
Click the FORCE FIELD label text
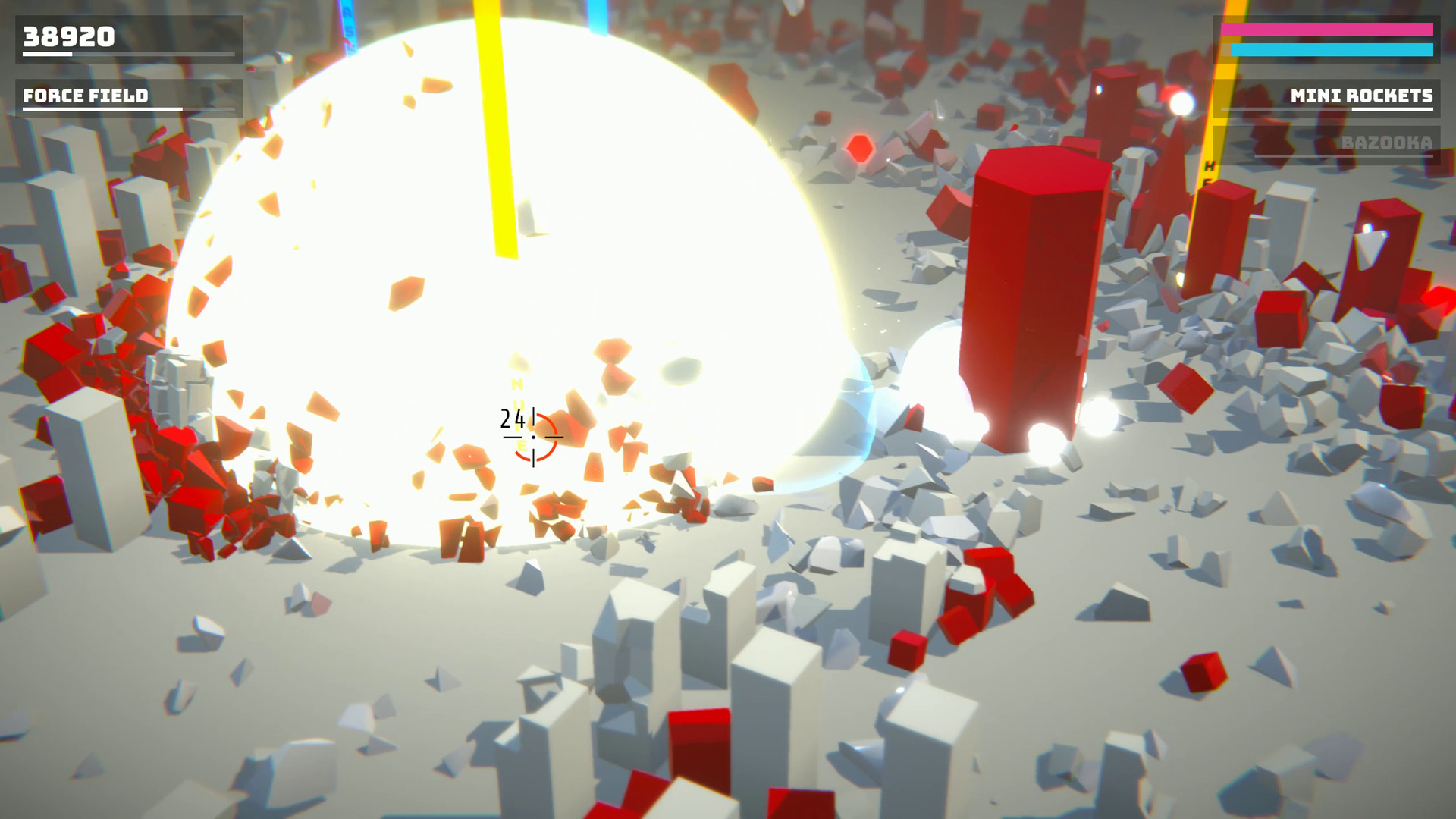(86, 97)
